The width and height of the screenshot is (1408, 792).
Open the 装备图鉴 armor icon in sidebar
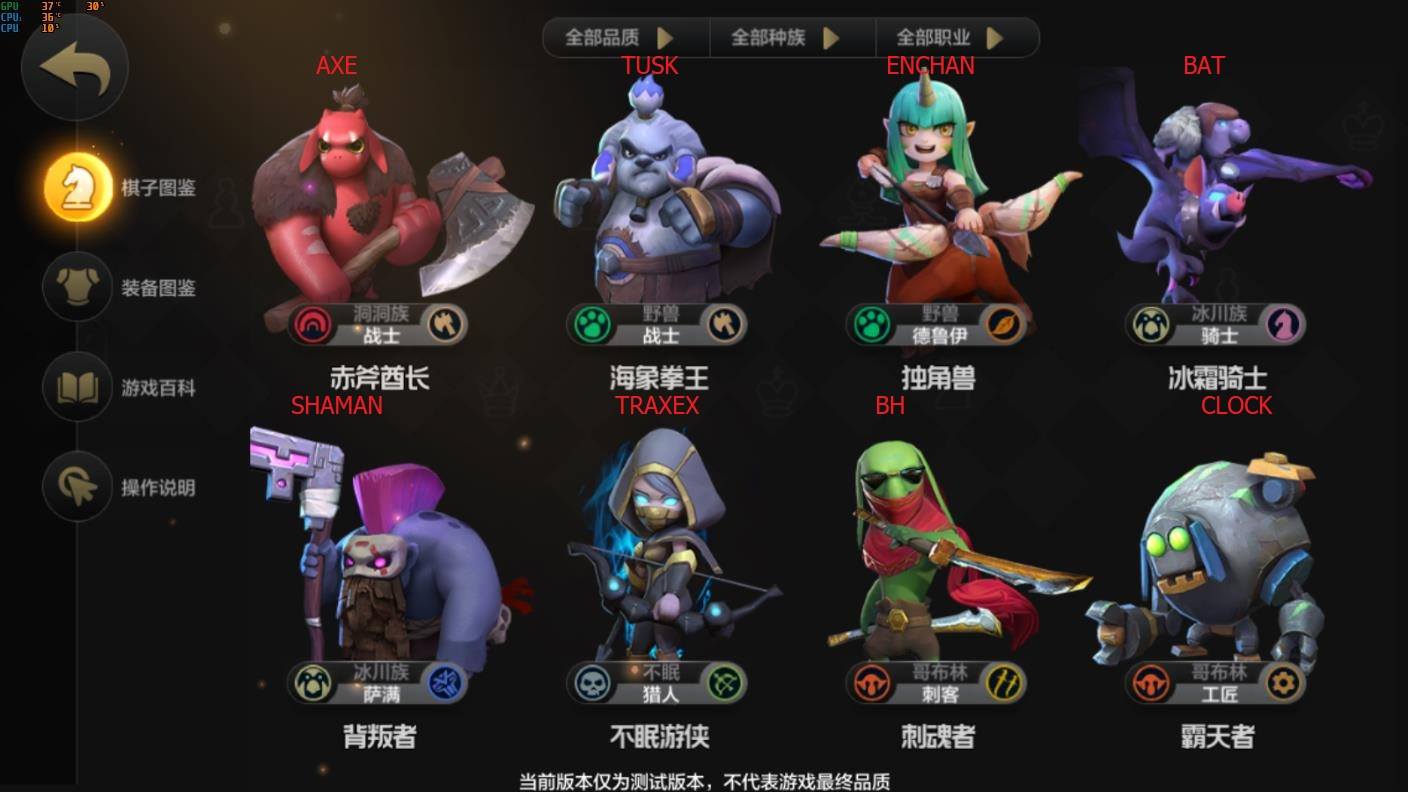point(76,287)
